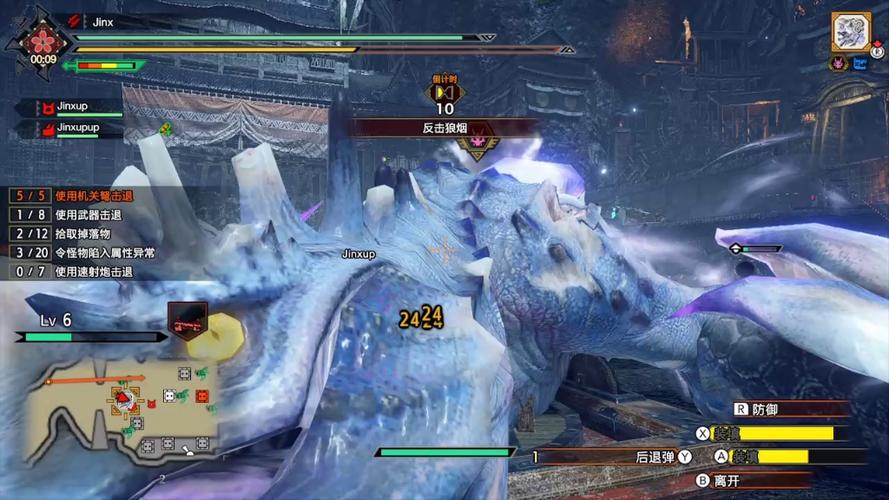889x500 pixels.
Task: Select party member Jinxupup in the list
Action: tap(80, 128)
